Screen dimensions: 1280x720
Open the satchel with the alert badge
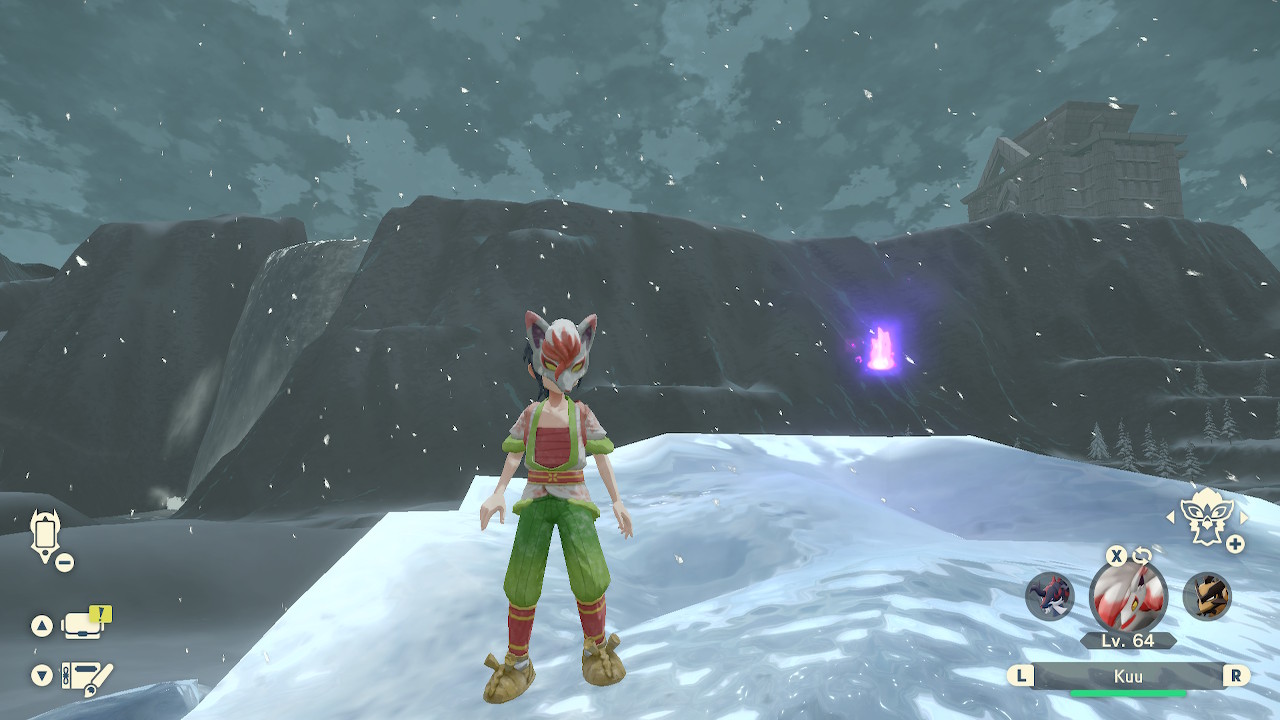82,626
